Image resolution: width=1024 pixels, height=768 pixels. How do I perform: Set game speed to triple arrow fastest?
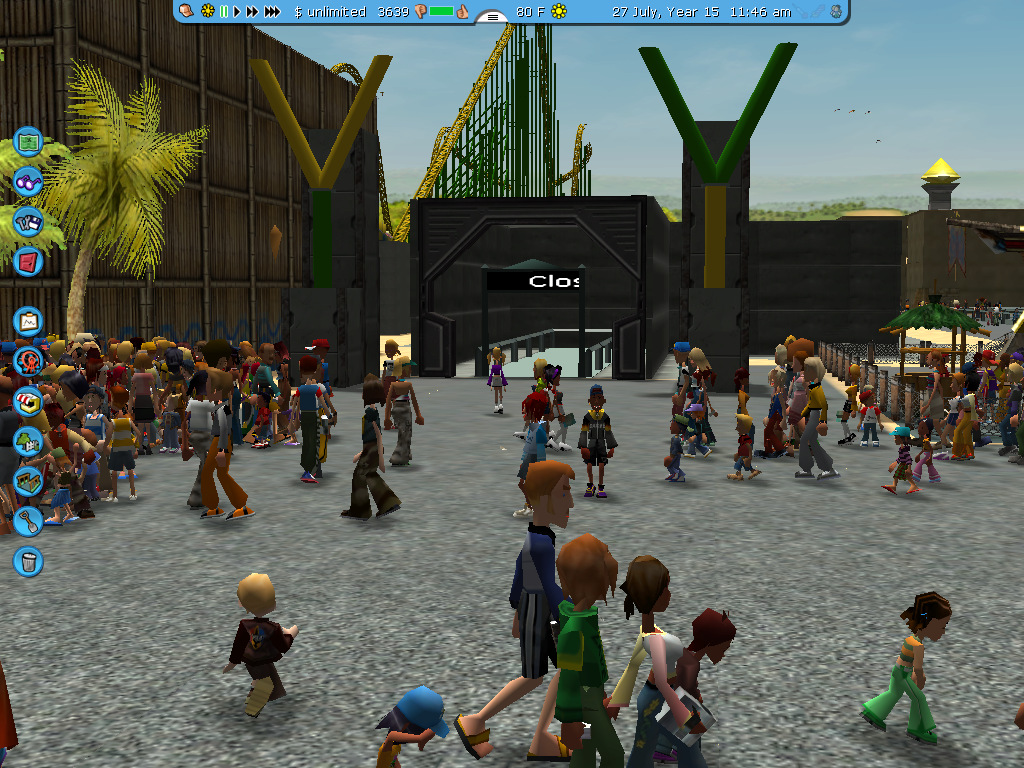(x=273, y=12)
